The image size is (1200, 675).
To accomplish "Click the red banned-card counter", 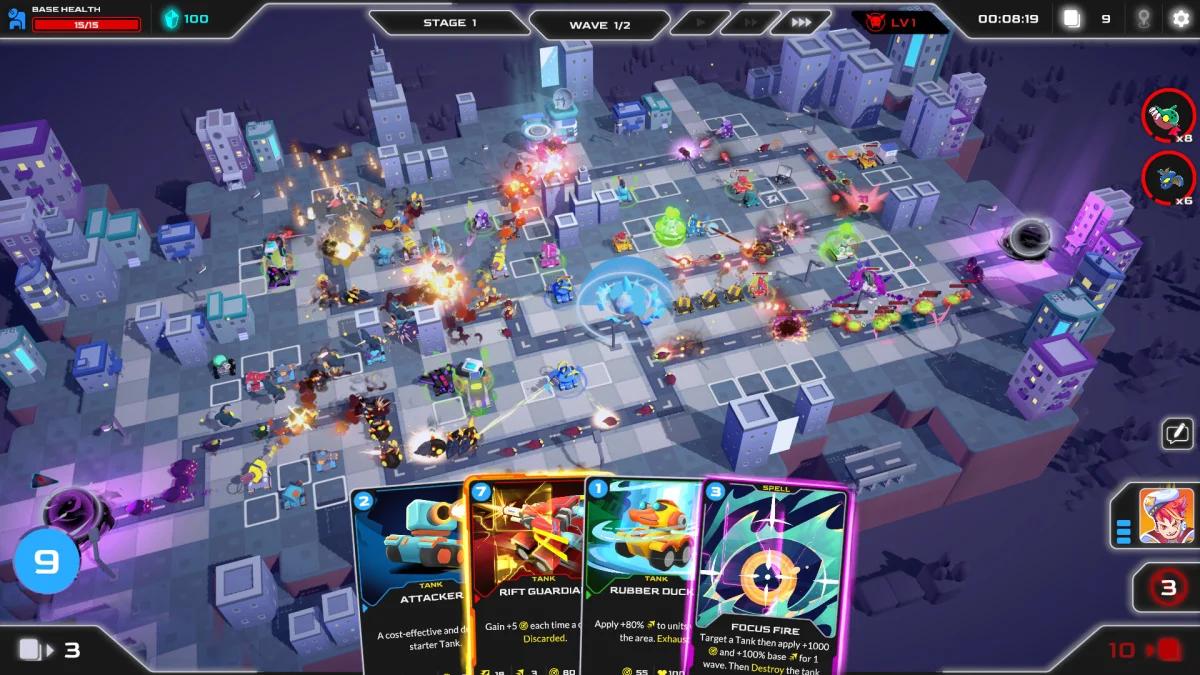I will [x=1167, y=587].
